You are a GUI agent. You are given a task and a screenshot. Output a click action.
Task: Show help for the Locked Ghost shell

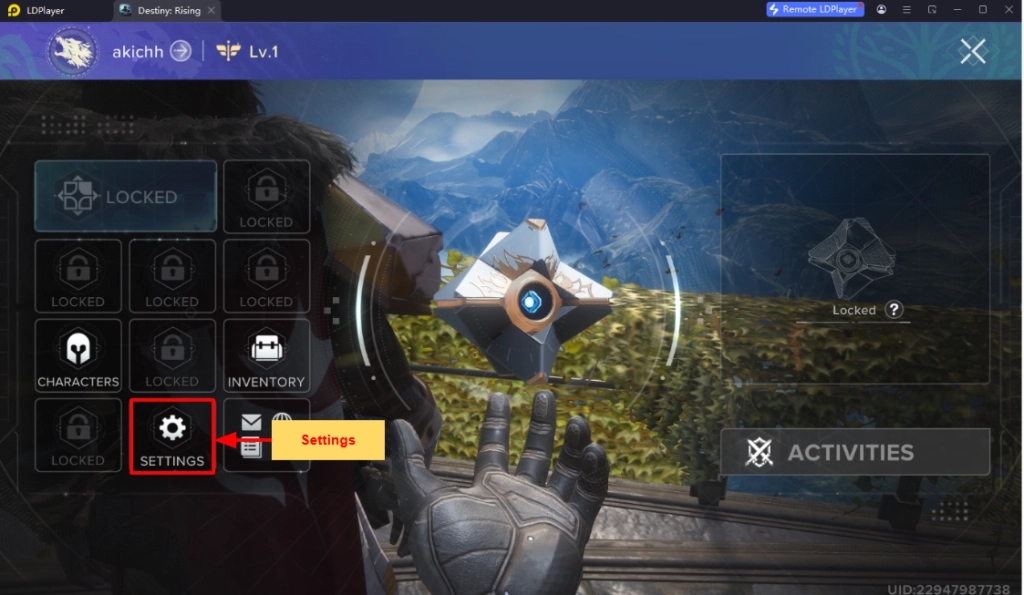point(894,310)
